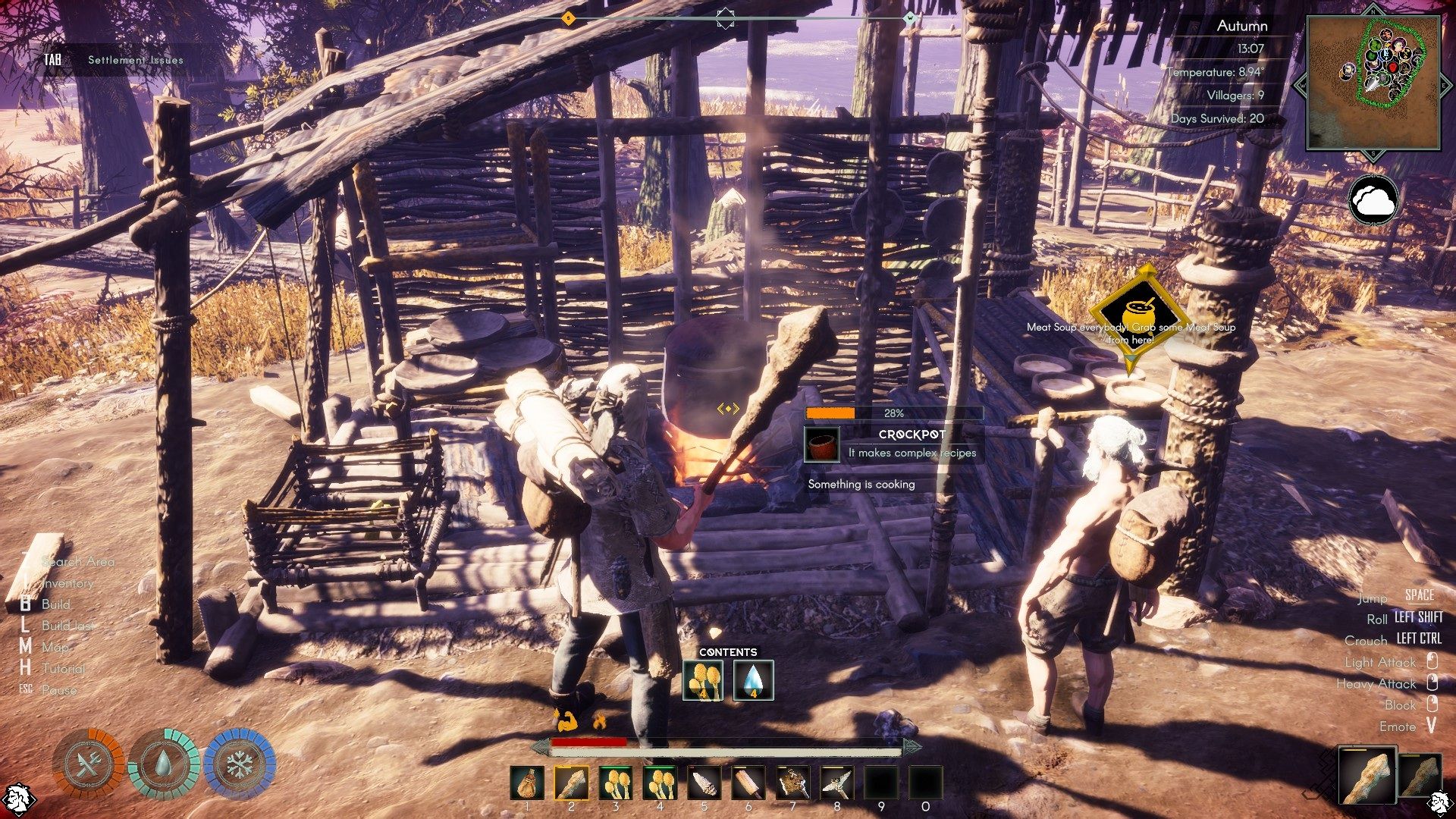The width and height of the screenshot is (1456, 819).
Task: Select the stone club in hotbar slot 2
Action: (x=571, y=783)
